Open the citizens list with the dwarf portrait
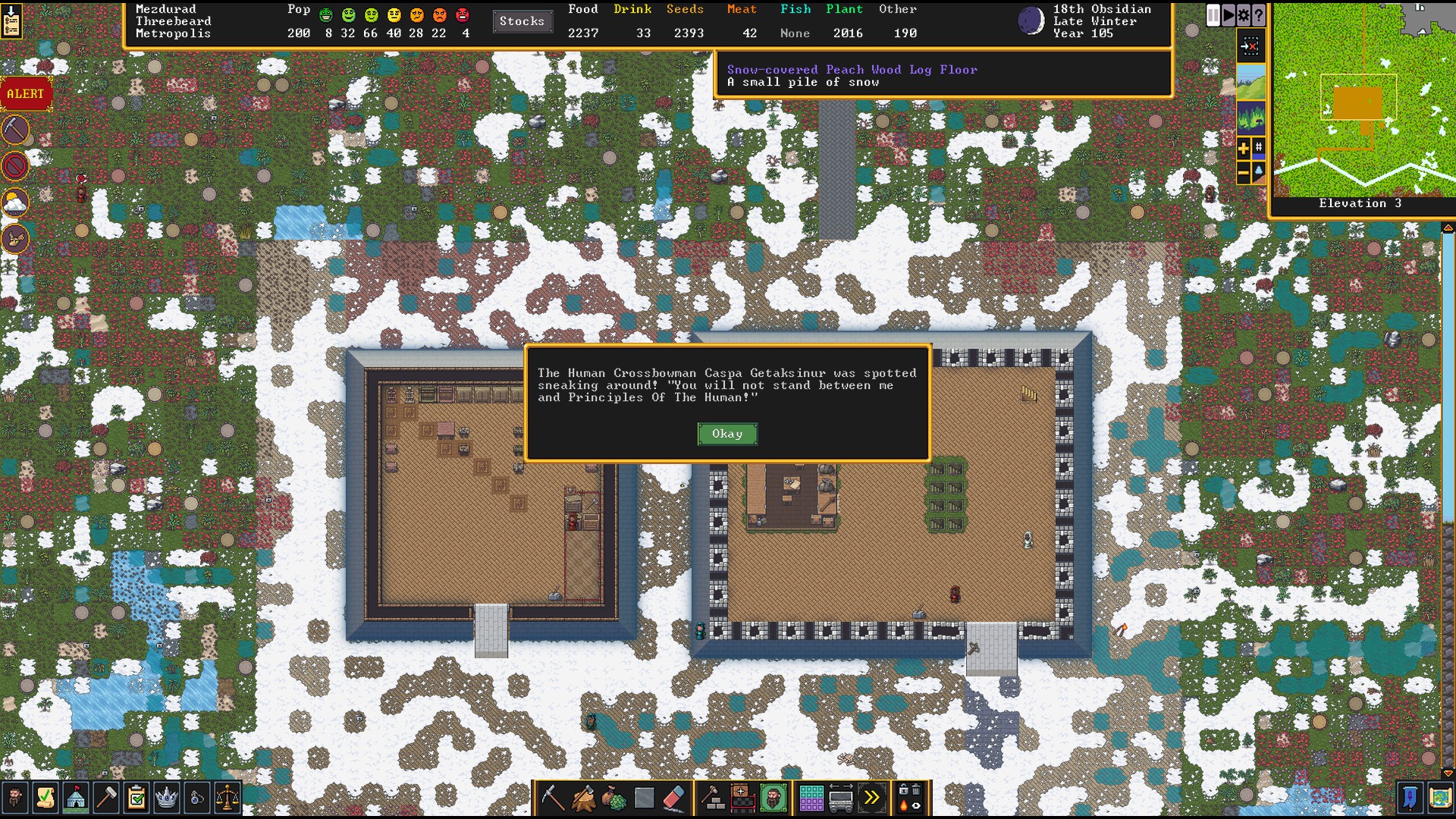Viewport: 1456px width, 819px height. pyautogui.click(x=15, y=798)
